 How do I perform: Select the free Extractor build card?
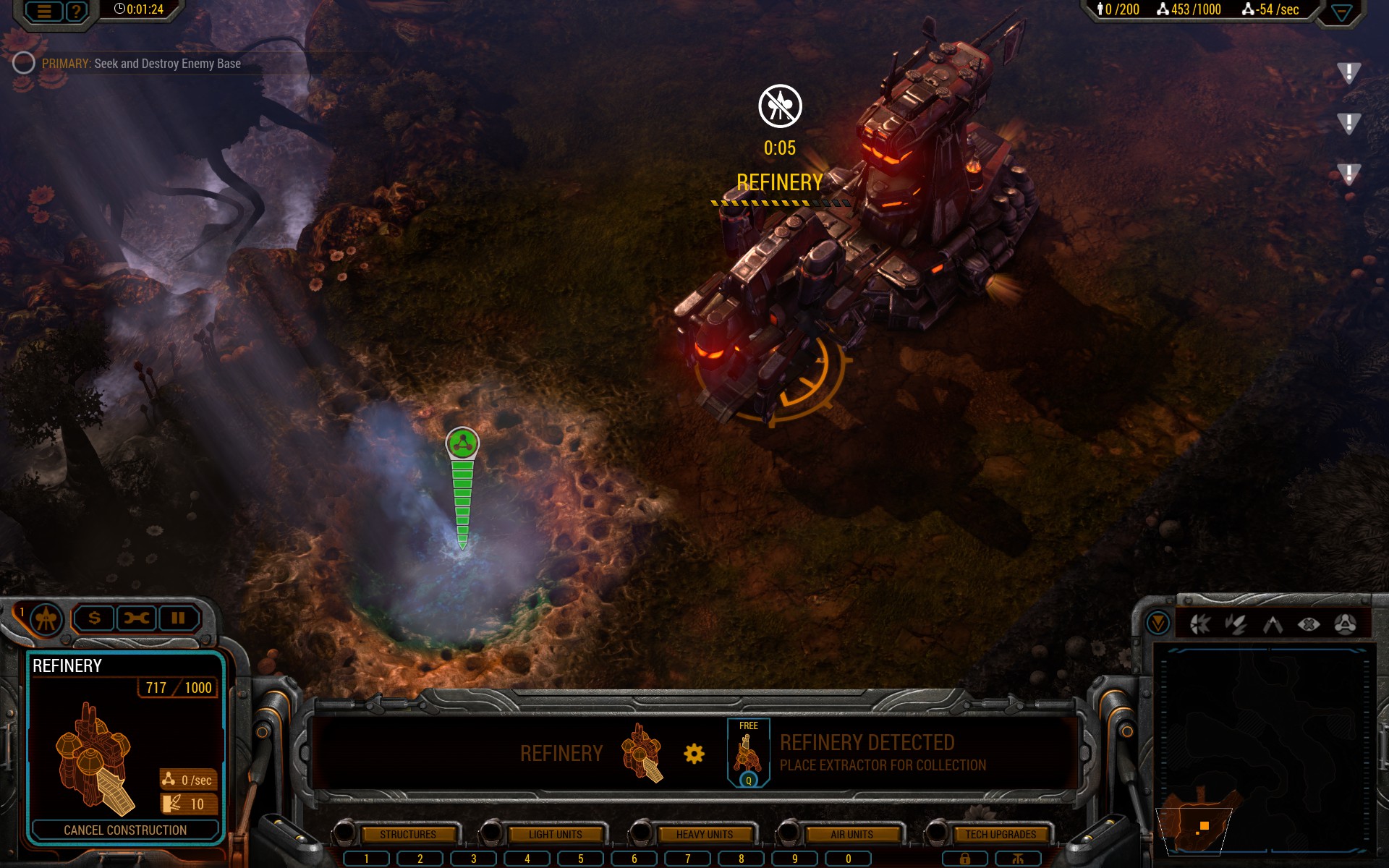tap(748, 752)
